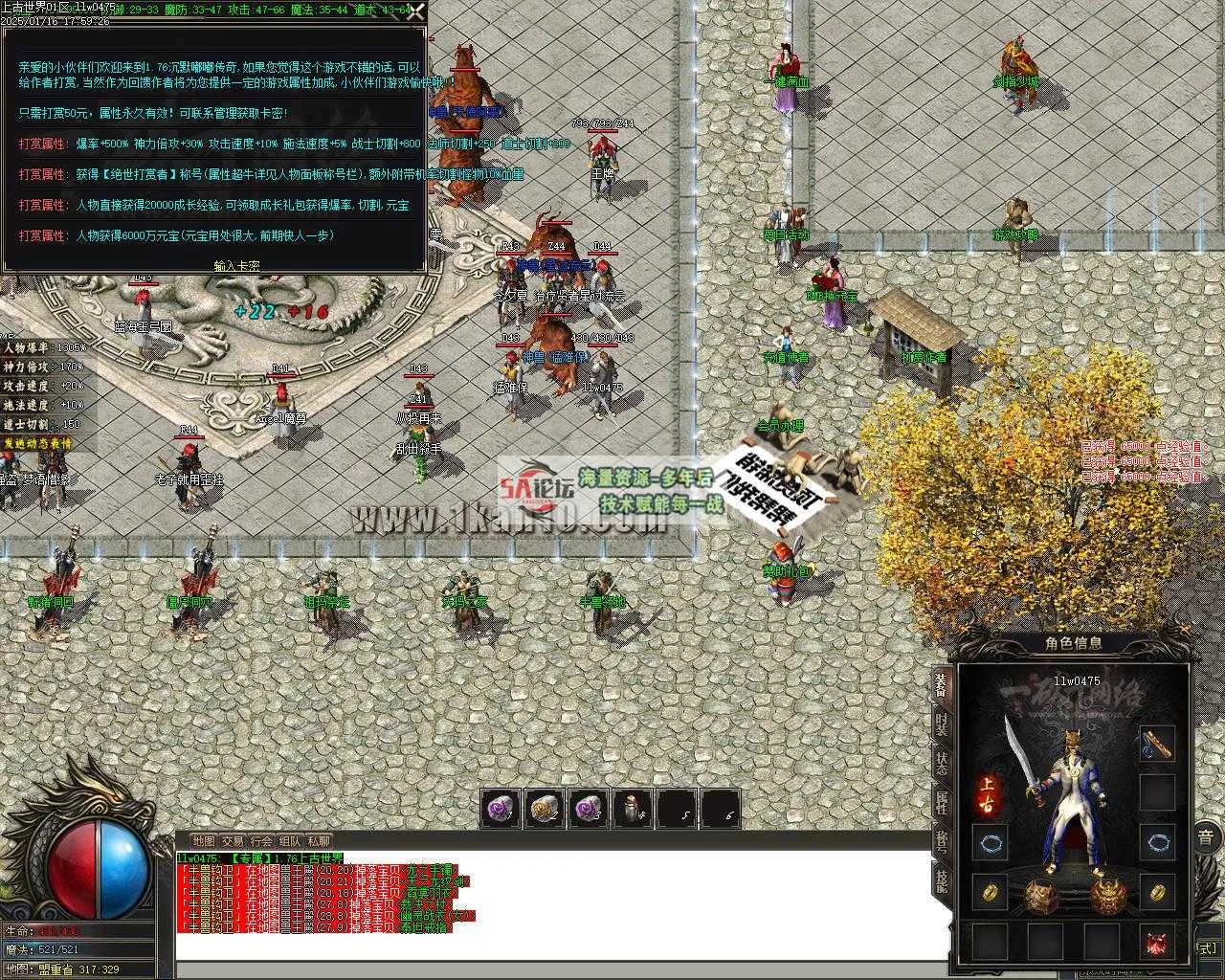Select the 装备 equipment tab
The width and height of the screenshot is (1225, 980).
[x=942, y=684]
